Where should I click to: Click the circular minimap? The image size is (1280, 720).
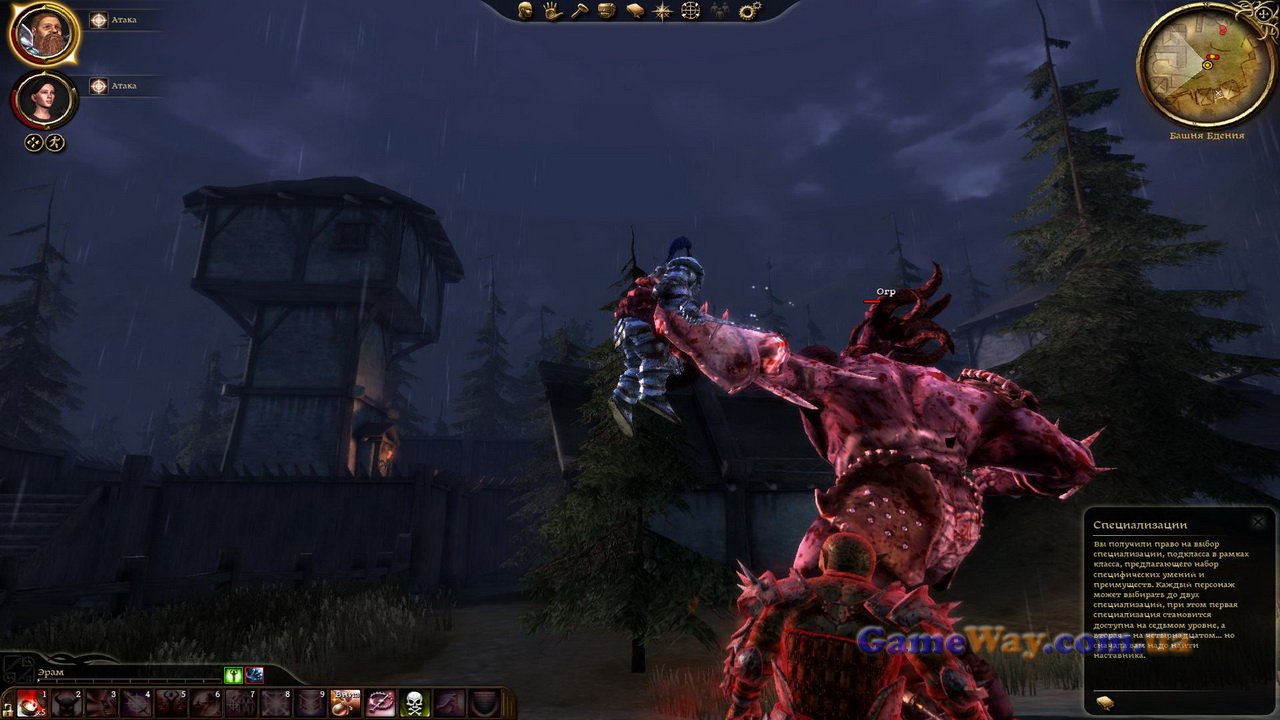click(1203, 65)
